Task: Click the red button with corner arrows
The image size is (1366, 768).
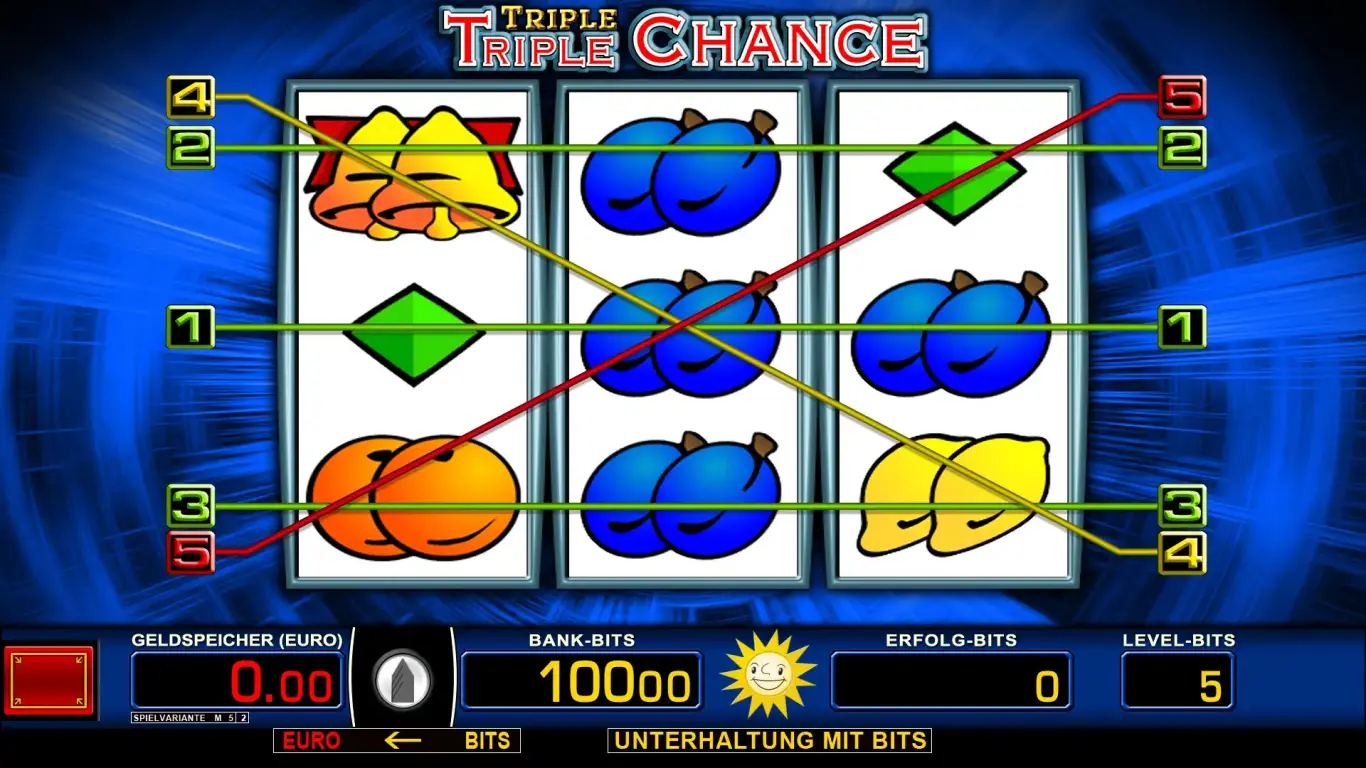Action: [48, 681]
